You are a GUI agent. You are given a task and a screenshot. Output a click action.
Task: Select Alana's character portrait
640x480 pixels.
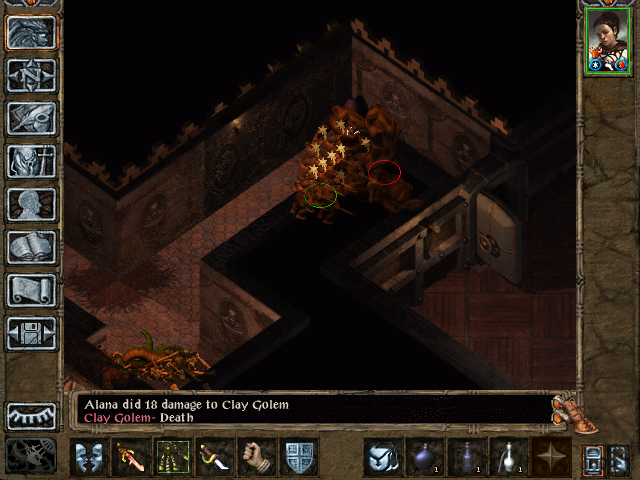coord(605,40)
